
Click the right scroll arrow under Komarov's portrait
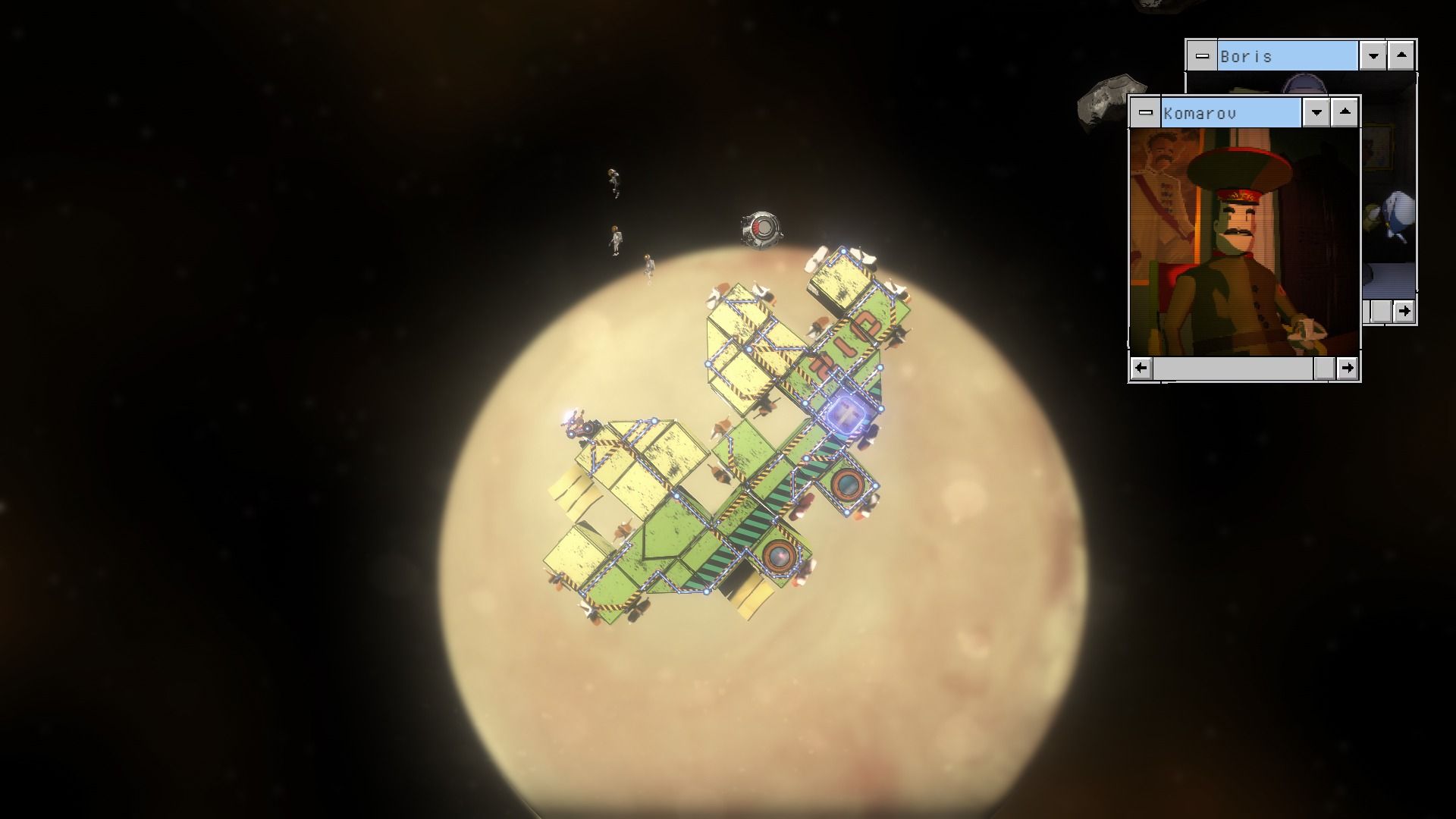point(1348,369)
